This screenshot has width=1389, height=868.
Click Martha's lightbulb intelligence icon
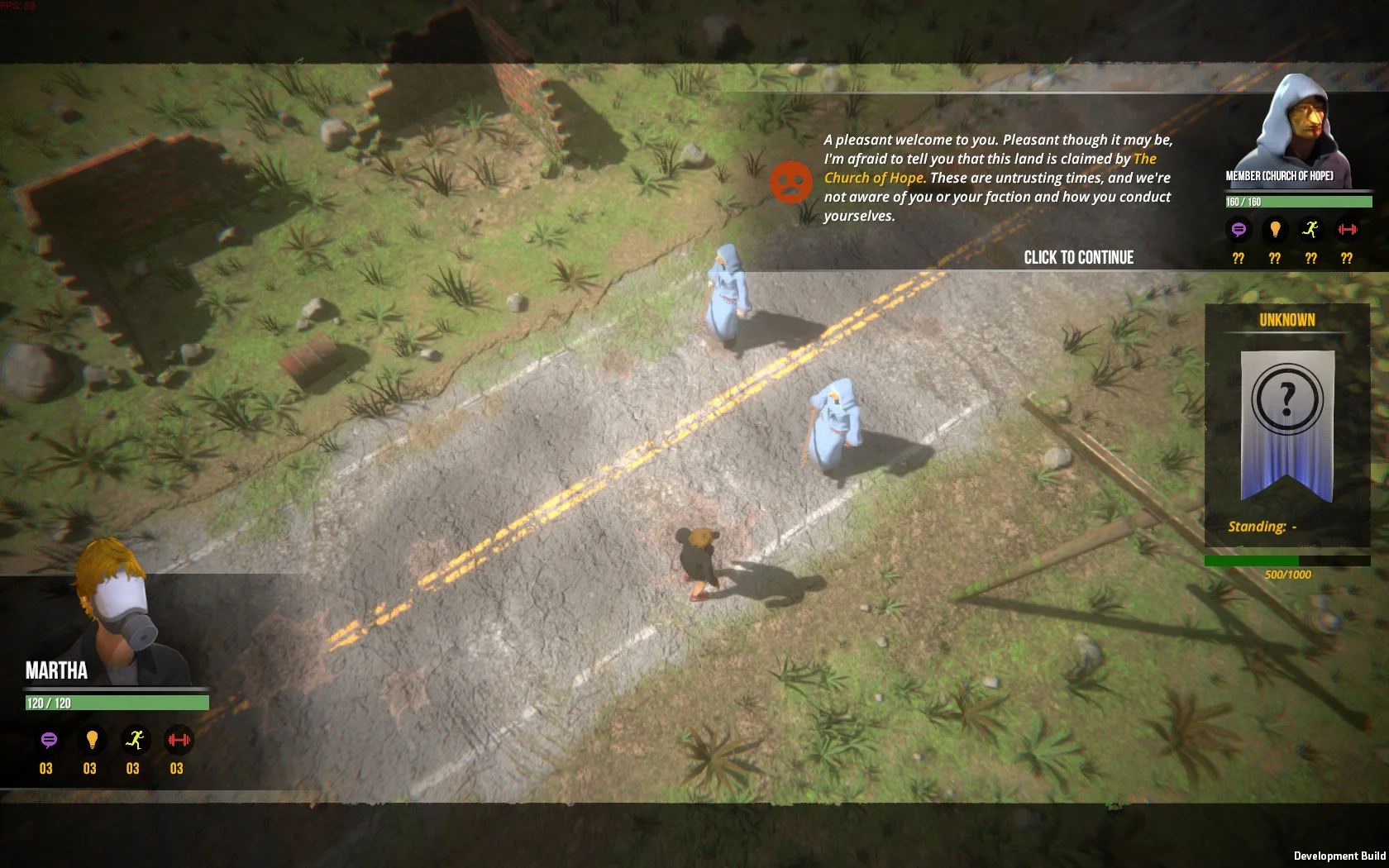92,740
